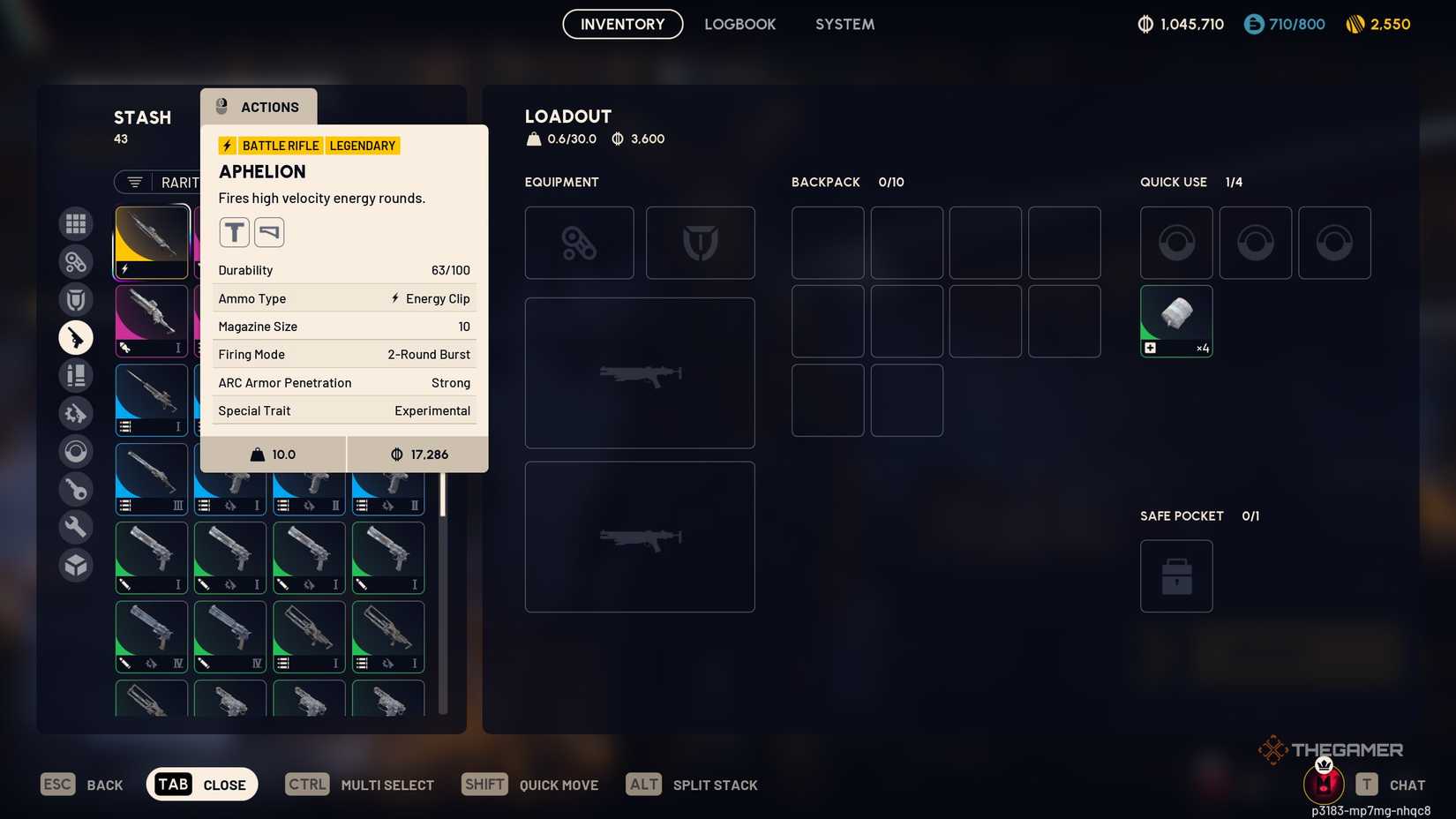Select the wrench tools category

point(76,527)
